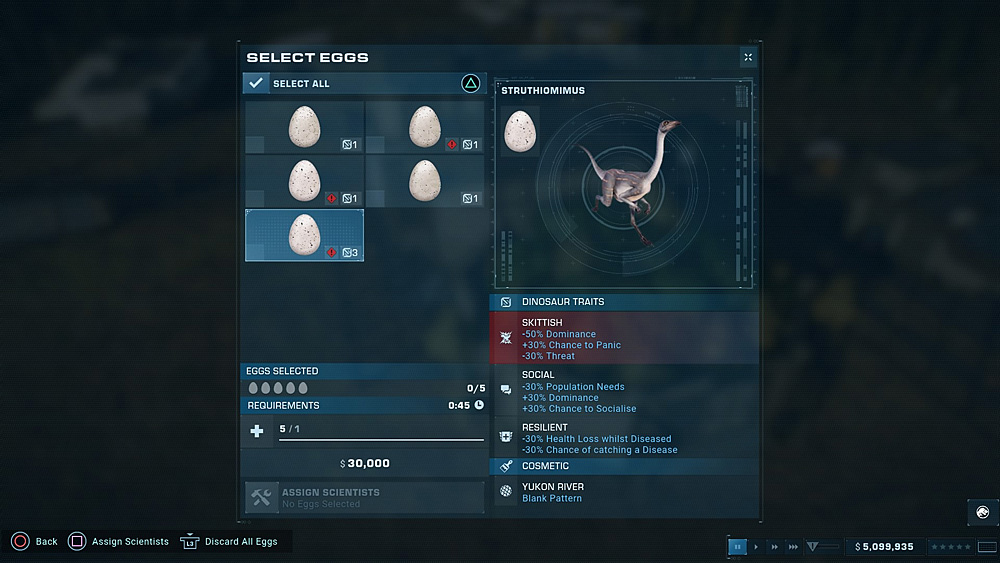Set game speed to double fast-forward
Image resolution: width=1000 pixels, height=563 pixels.
tap(774, 547)
